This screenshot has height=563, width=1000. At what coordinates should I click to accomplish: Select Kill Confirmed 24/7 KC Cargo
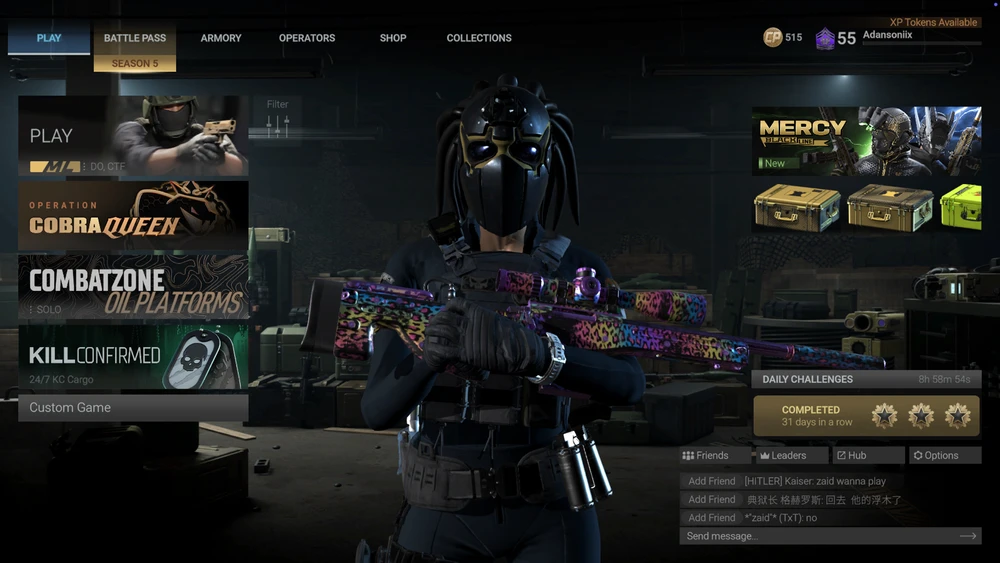click(x=133, y=357)
